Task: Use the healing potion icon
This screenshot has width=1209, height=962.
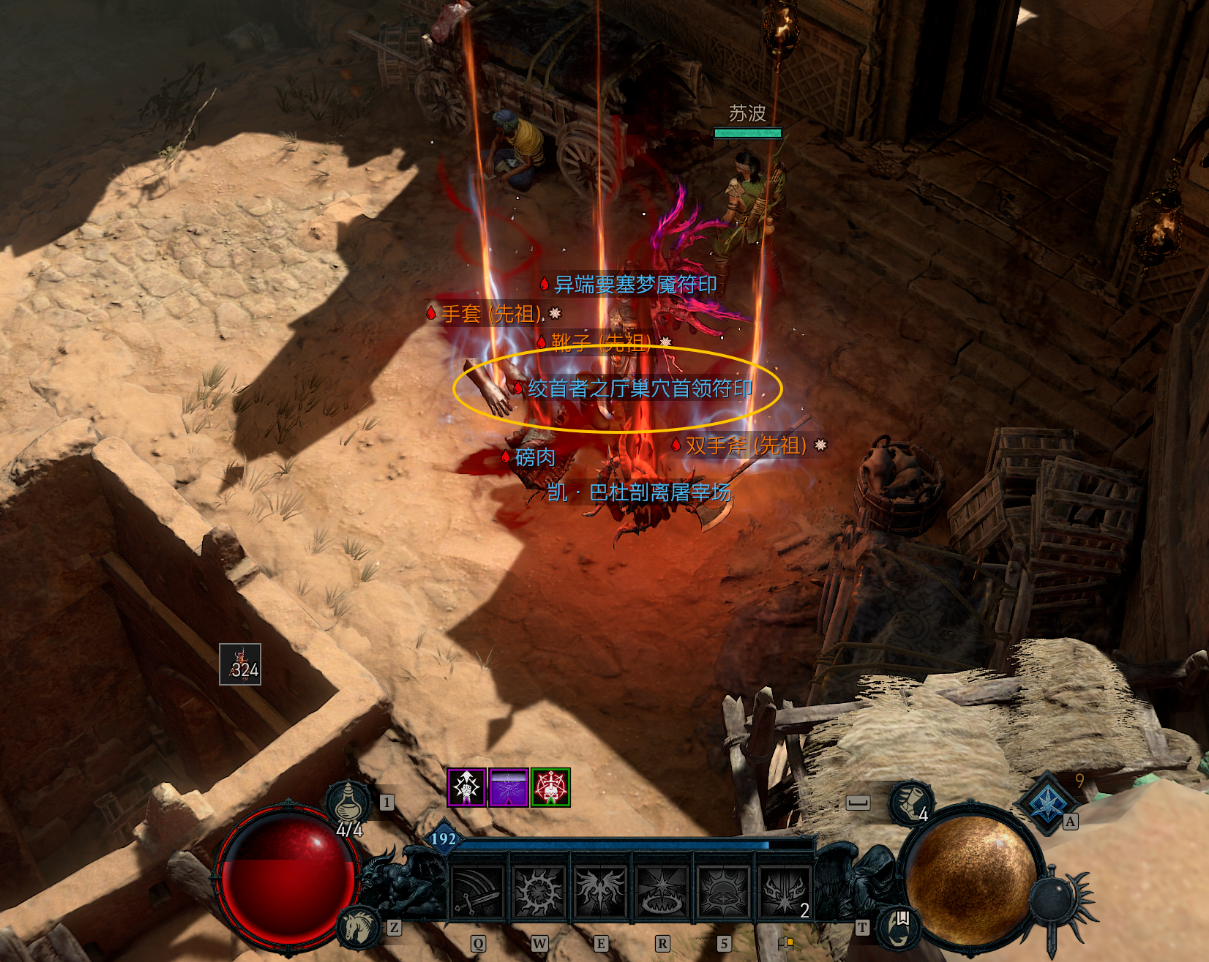Action: pyautogui.click(x=349, y=805)
